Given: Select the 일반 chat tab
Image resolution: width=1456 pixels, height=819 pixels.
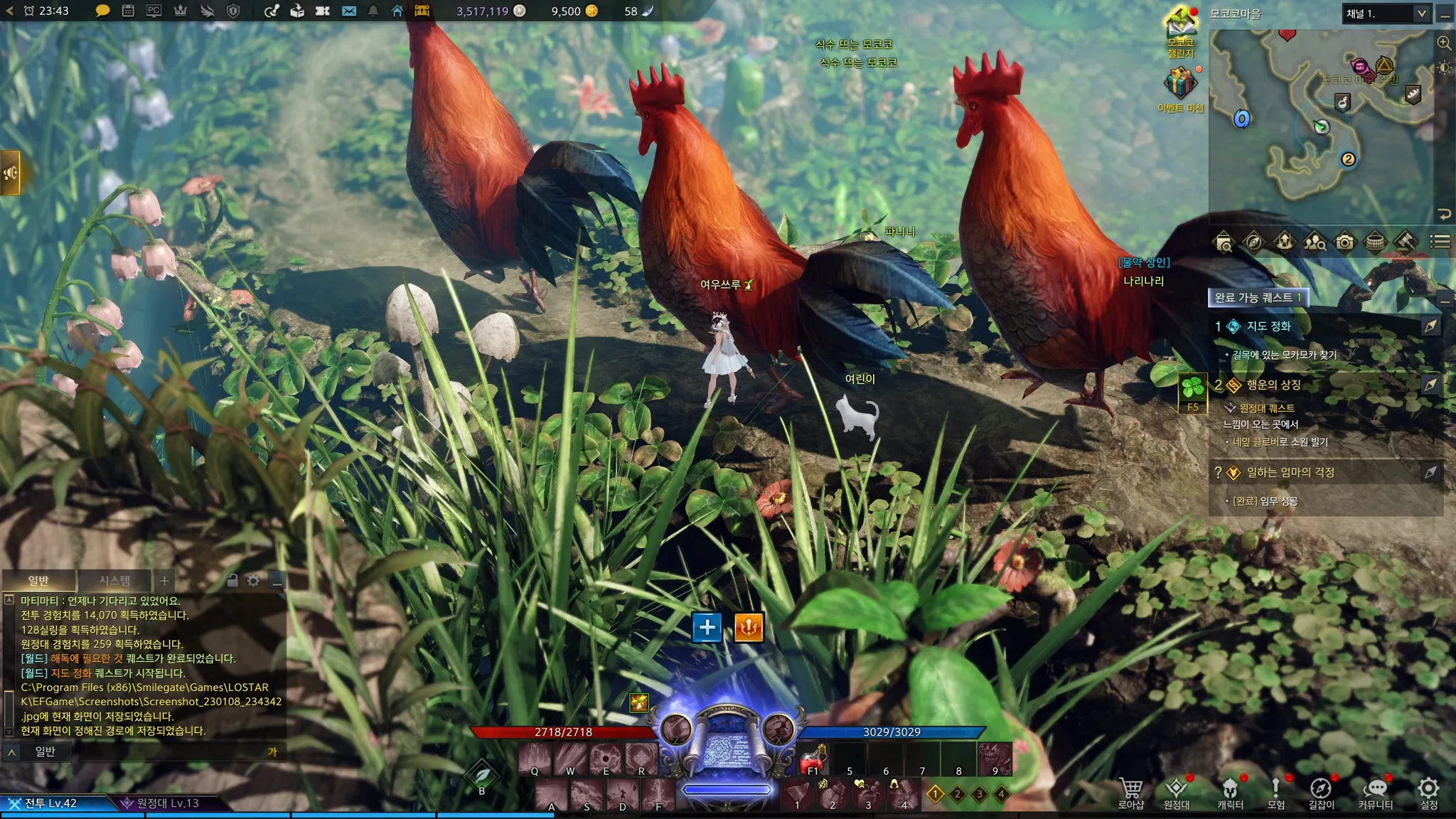Looking at the screenshot, I should click(38, 580).
